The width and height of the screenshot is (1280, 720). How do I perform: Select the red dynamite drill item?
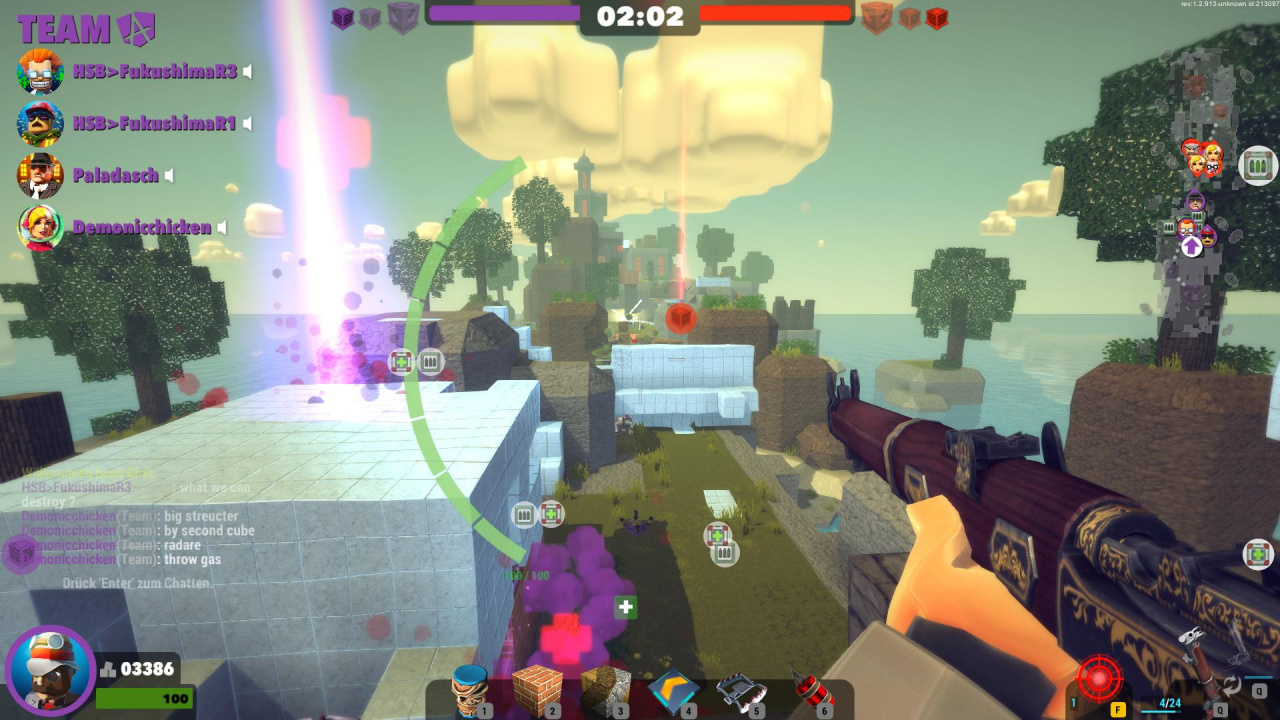(x=810, y=692)
